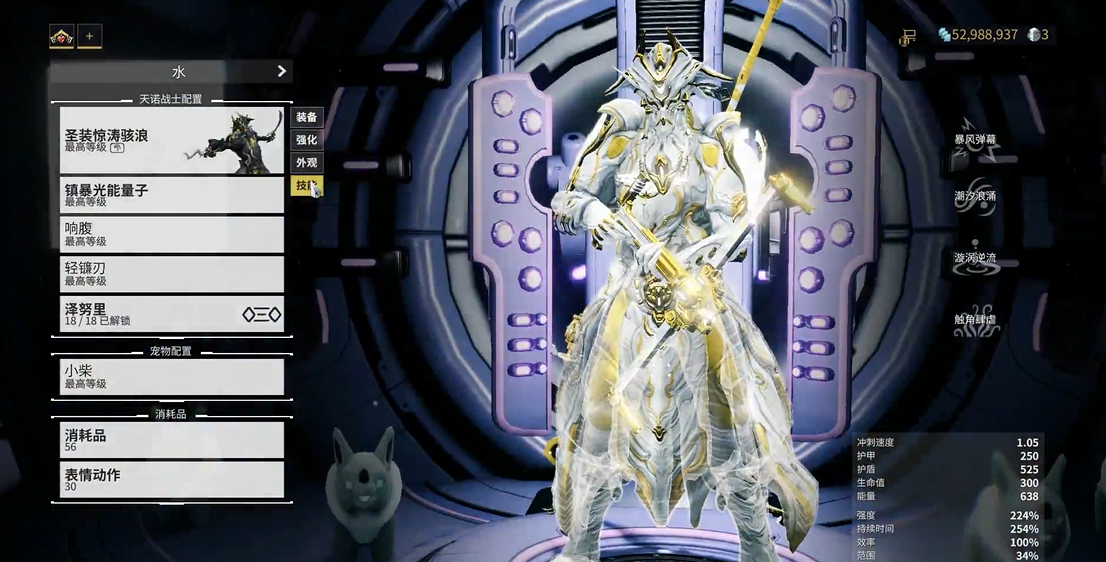The width and height of the screenshot is (1106, 562).
Task: Select the 轻镰刃 melee weapon slot
Action: [x=171, y=274]
